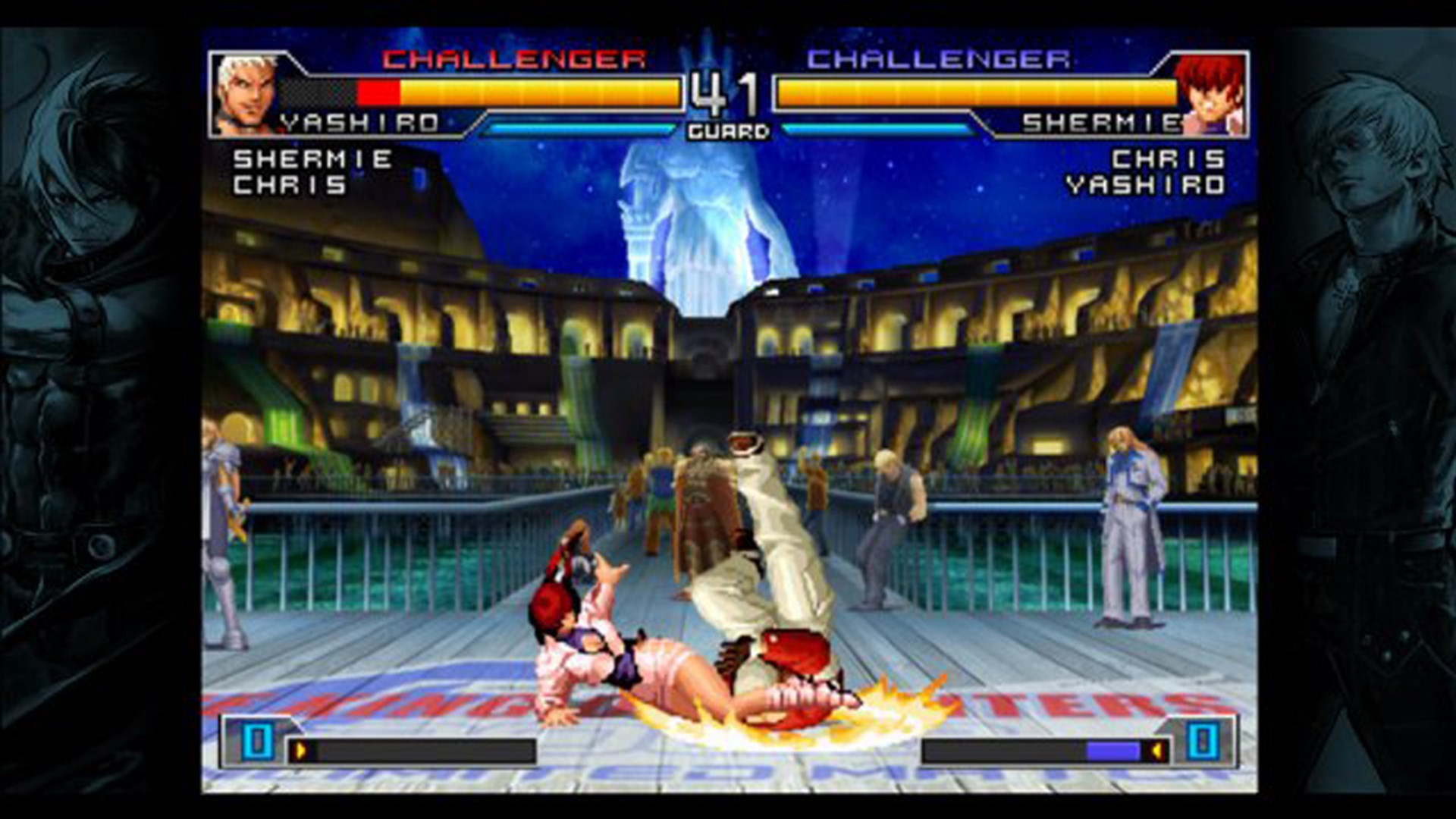Select the SHERMIE teammate name under Yashiro's bar
Screen dimensions: 1456x819
(x=312, y=158)
